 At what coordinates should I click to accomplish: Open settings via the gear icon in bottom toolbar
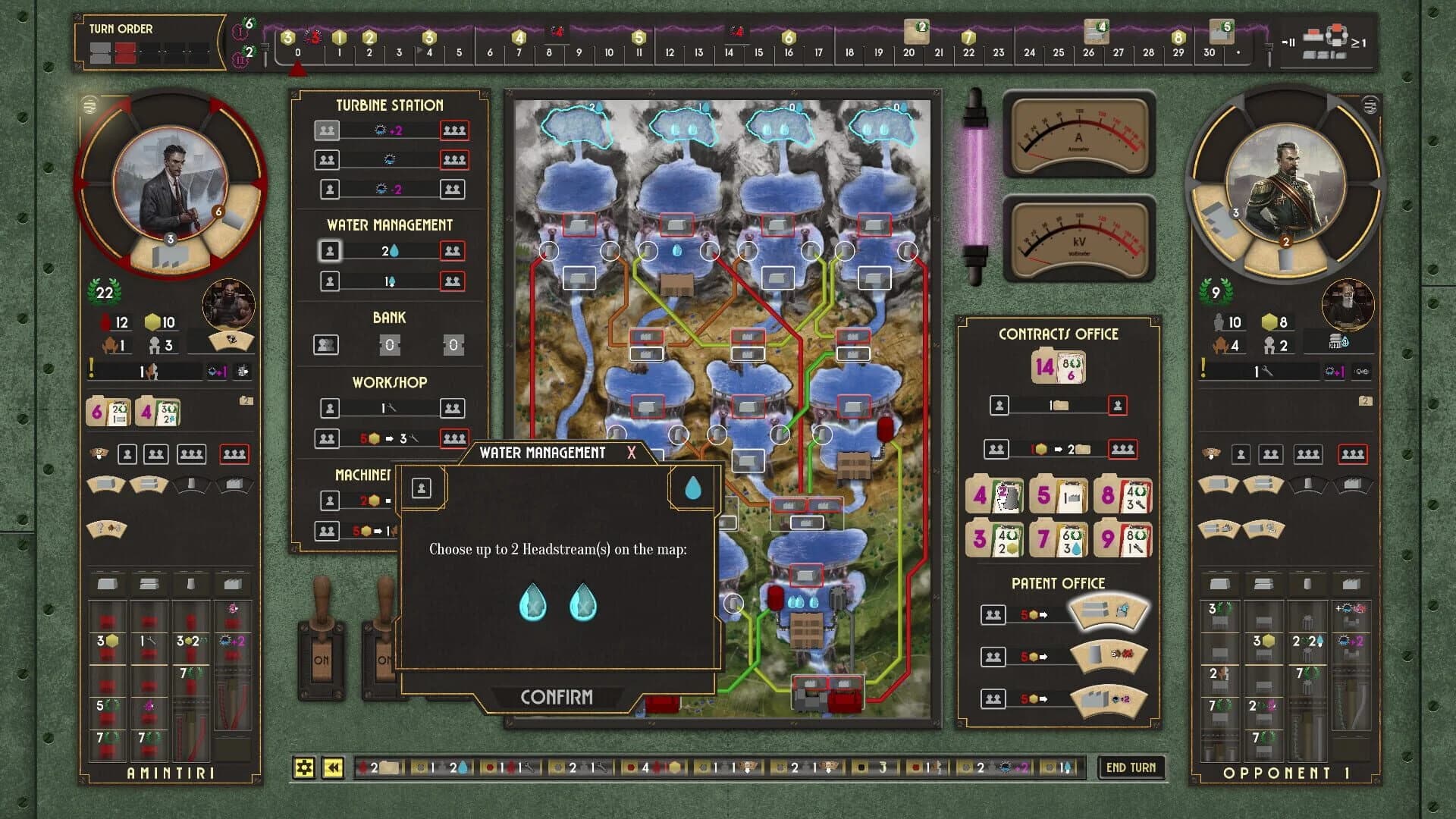coord(304,768)
